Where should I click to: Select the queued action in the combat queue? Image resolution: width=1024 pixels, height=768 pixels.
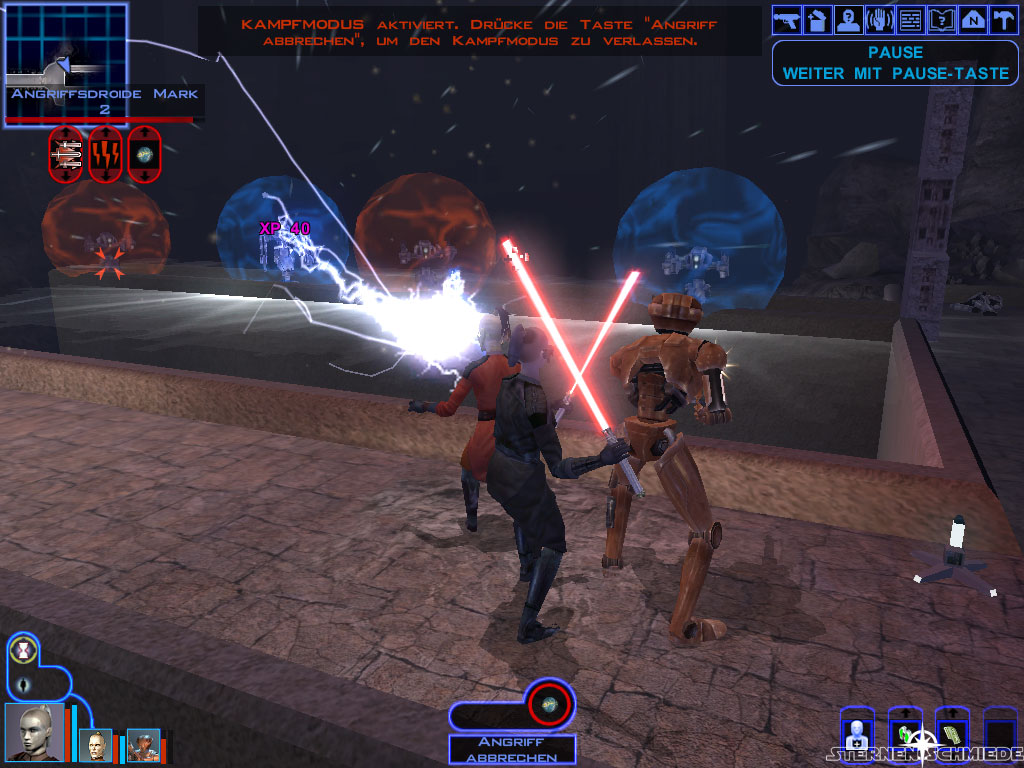coord(548,704)
